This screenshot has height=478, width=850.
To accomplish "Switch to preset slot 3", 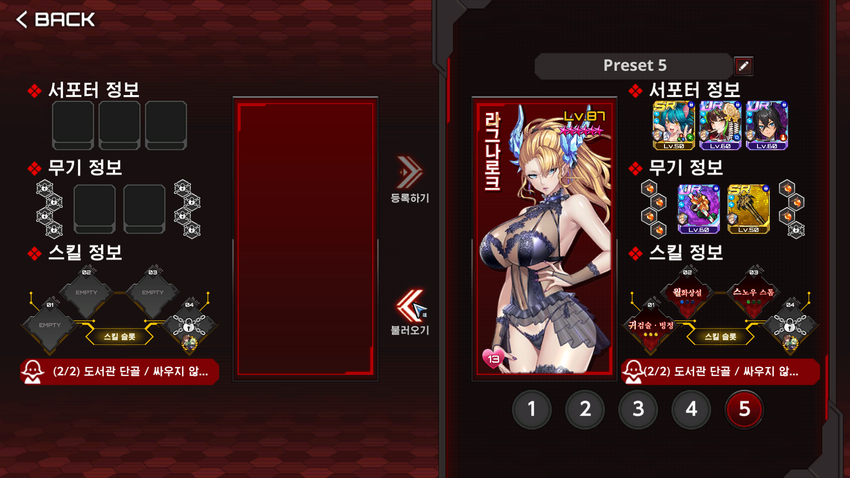I will pyautogui.click(x=638, y=408).
